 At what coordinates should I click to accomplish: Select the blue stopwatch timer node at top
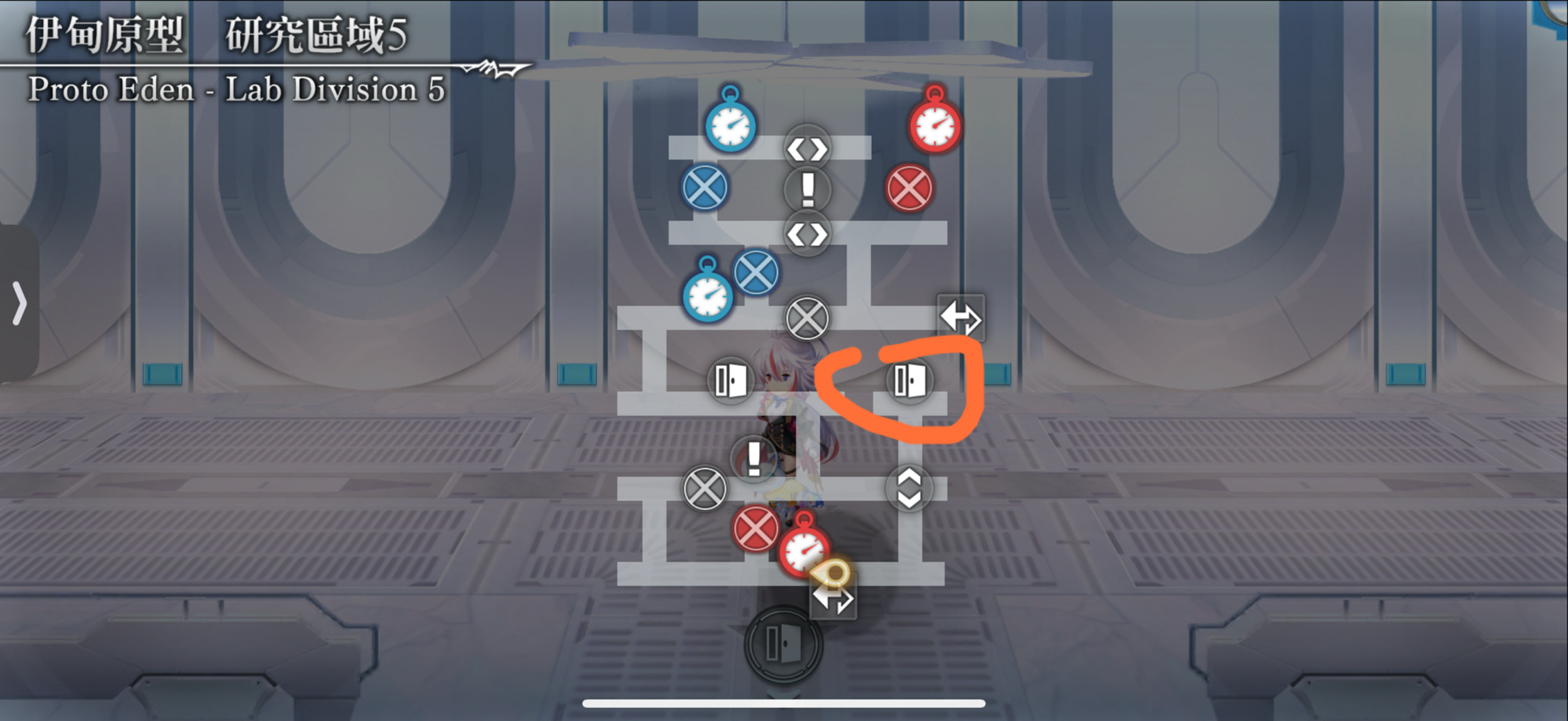[x=730, y=123]
